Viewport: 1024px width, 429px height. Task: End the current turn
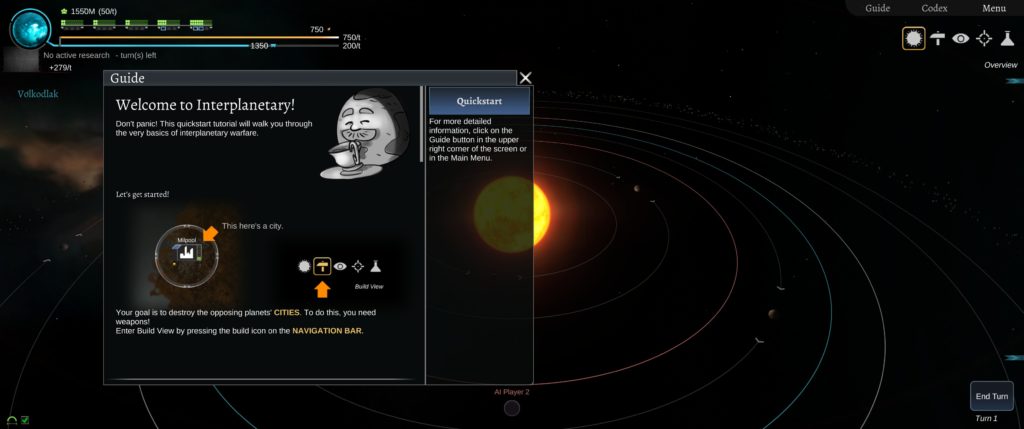992,396
